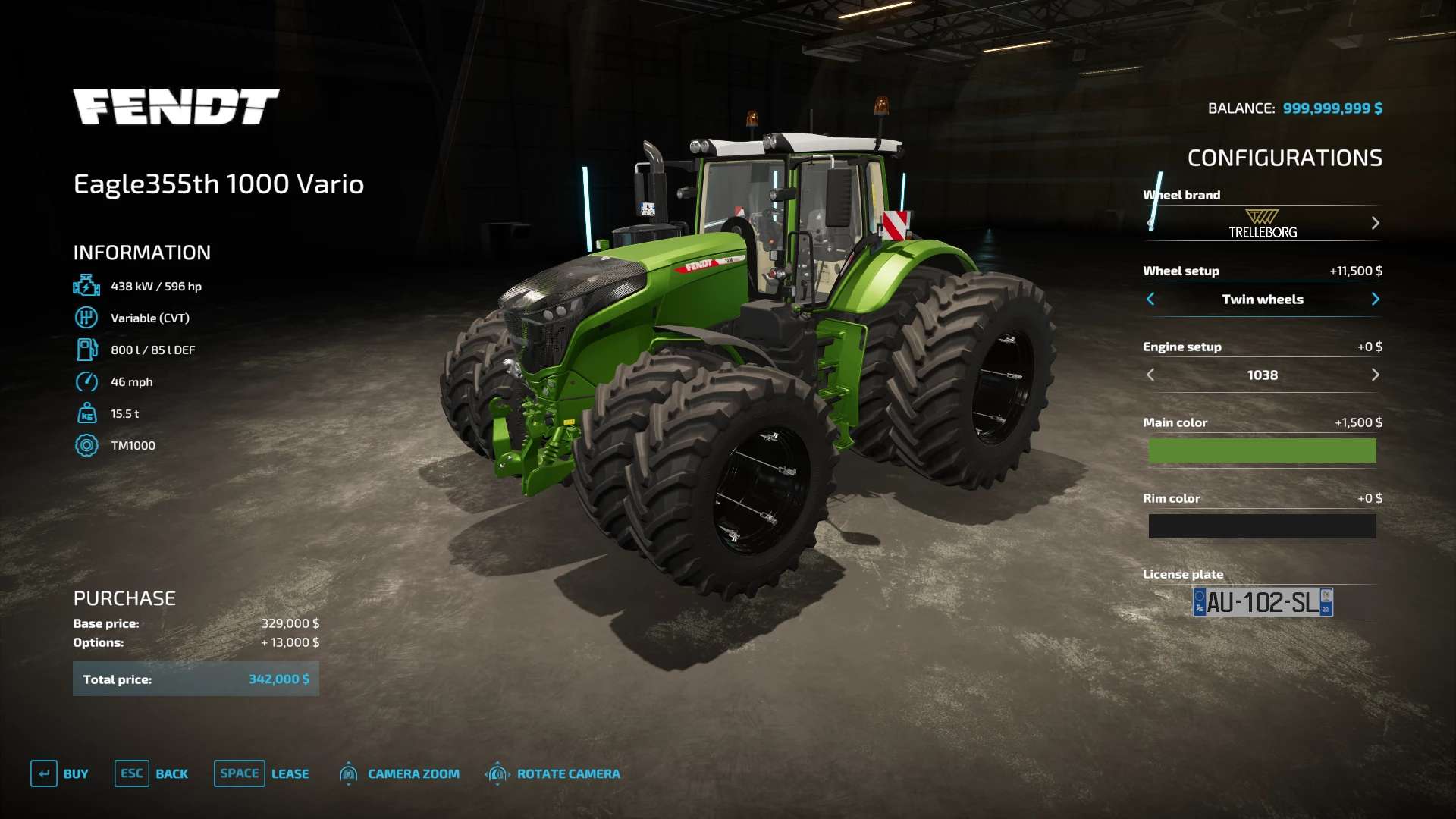Choose next engine setup

click(1375, 375)
